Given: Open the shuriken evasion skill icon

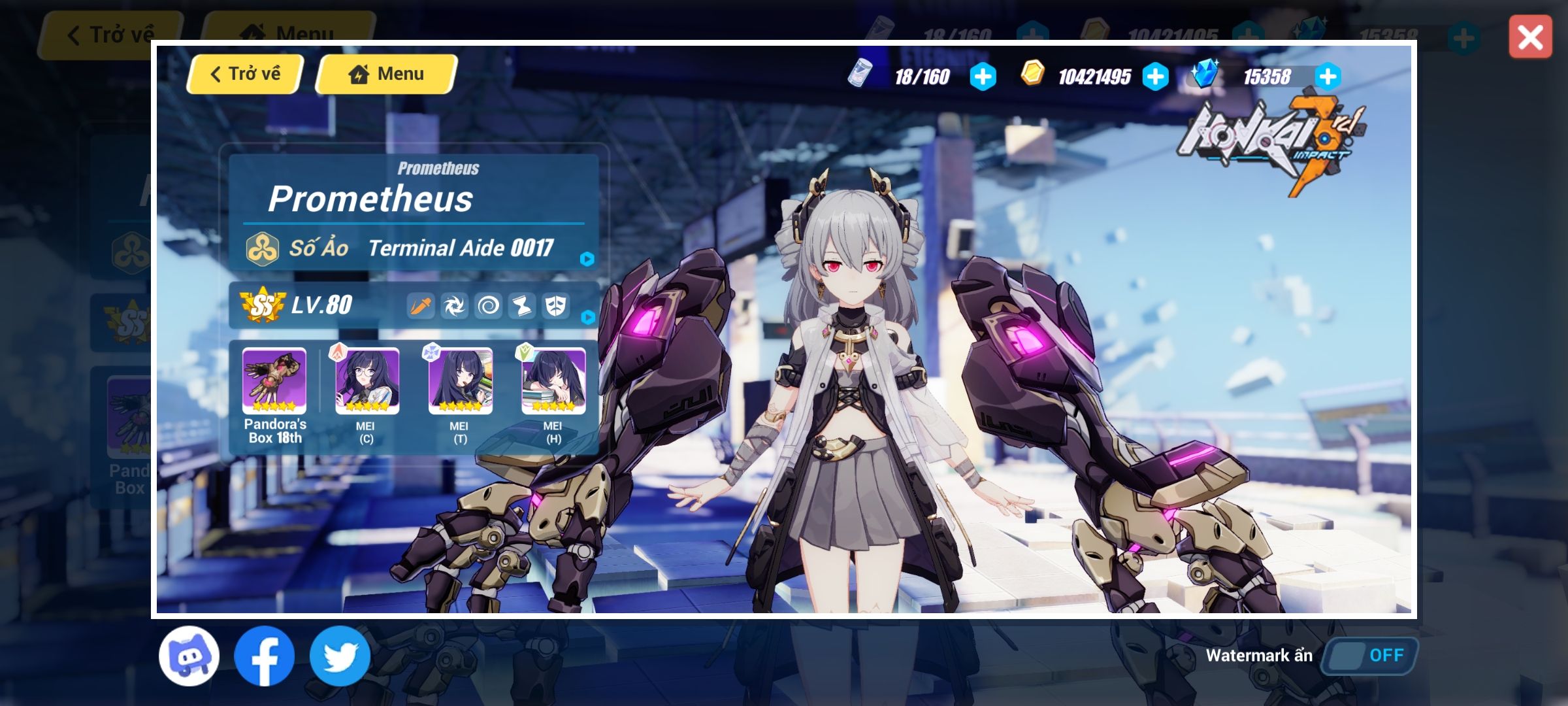Looking at the screenshot, I should [x=455, y=306].
